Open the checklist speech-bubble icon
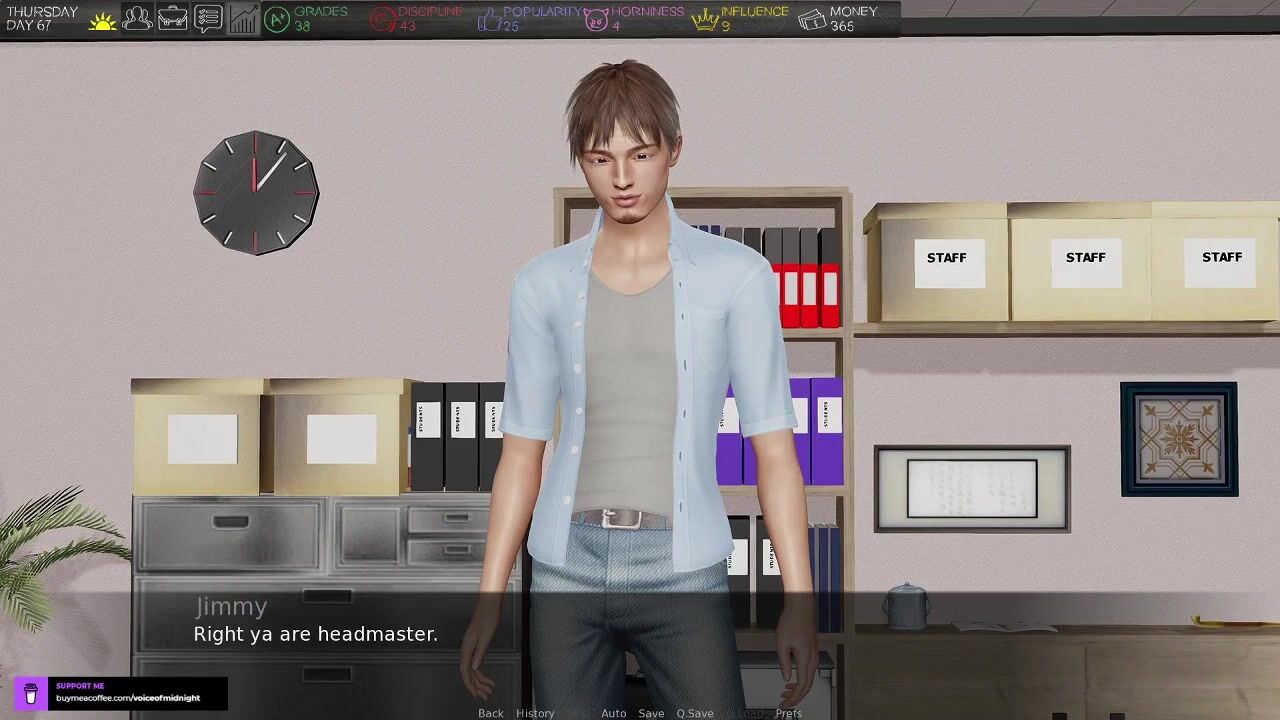This screenshot has width=1280, height=720. [x=207, y=18]
